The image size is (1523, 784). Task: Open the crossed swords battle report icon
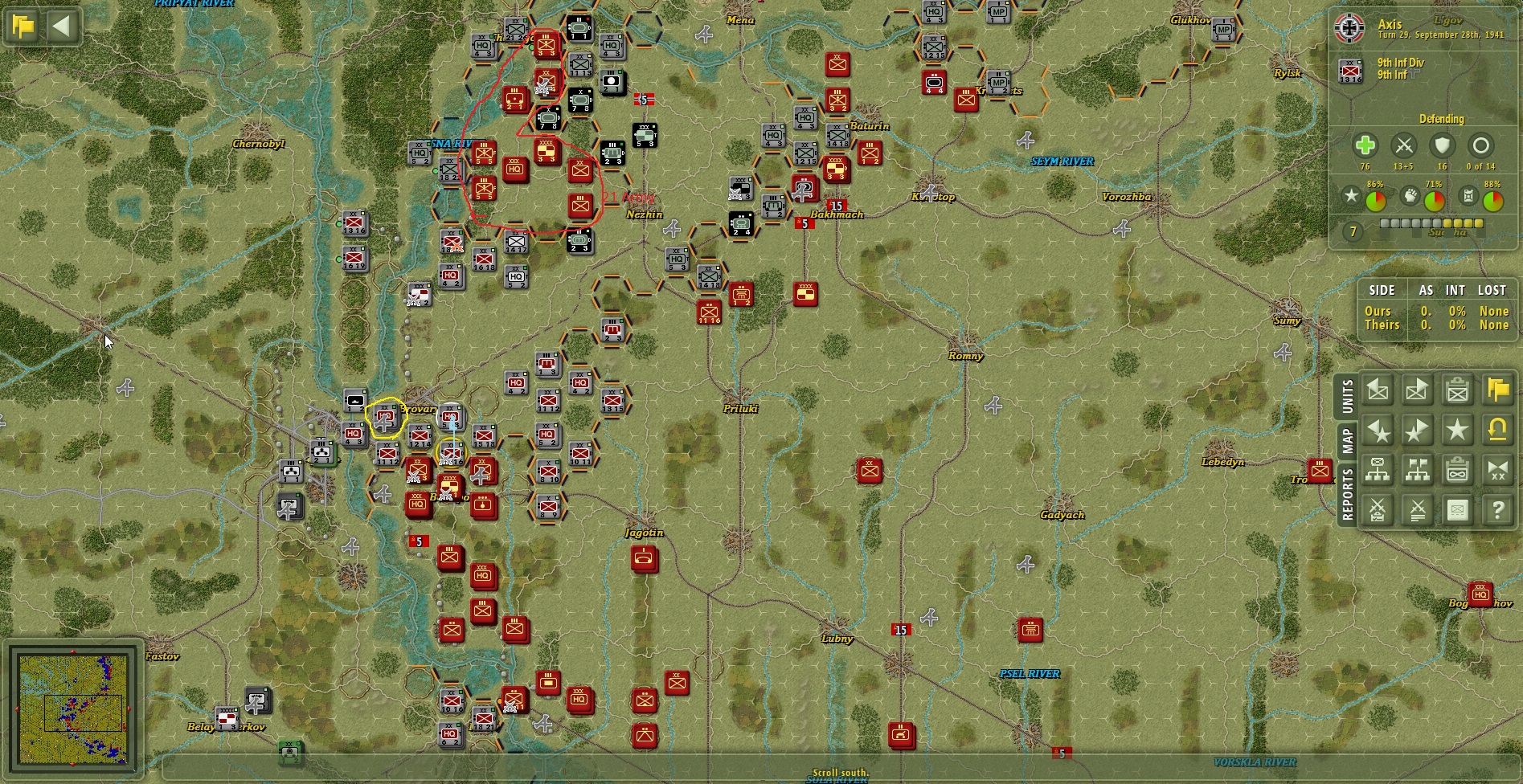point(1378,510)
